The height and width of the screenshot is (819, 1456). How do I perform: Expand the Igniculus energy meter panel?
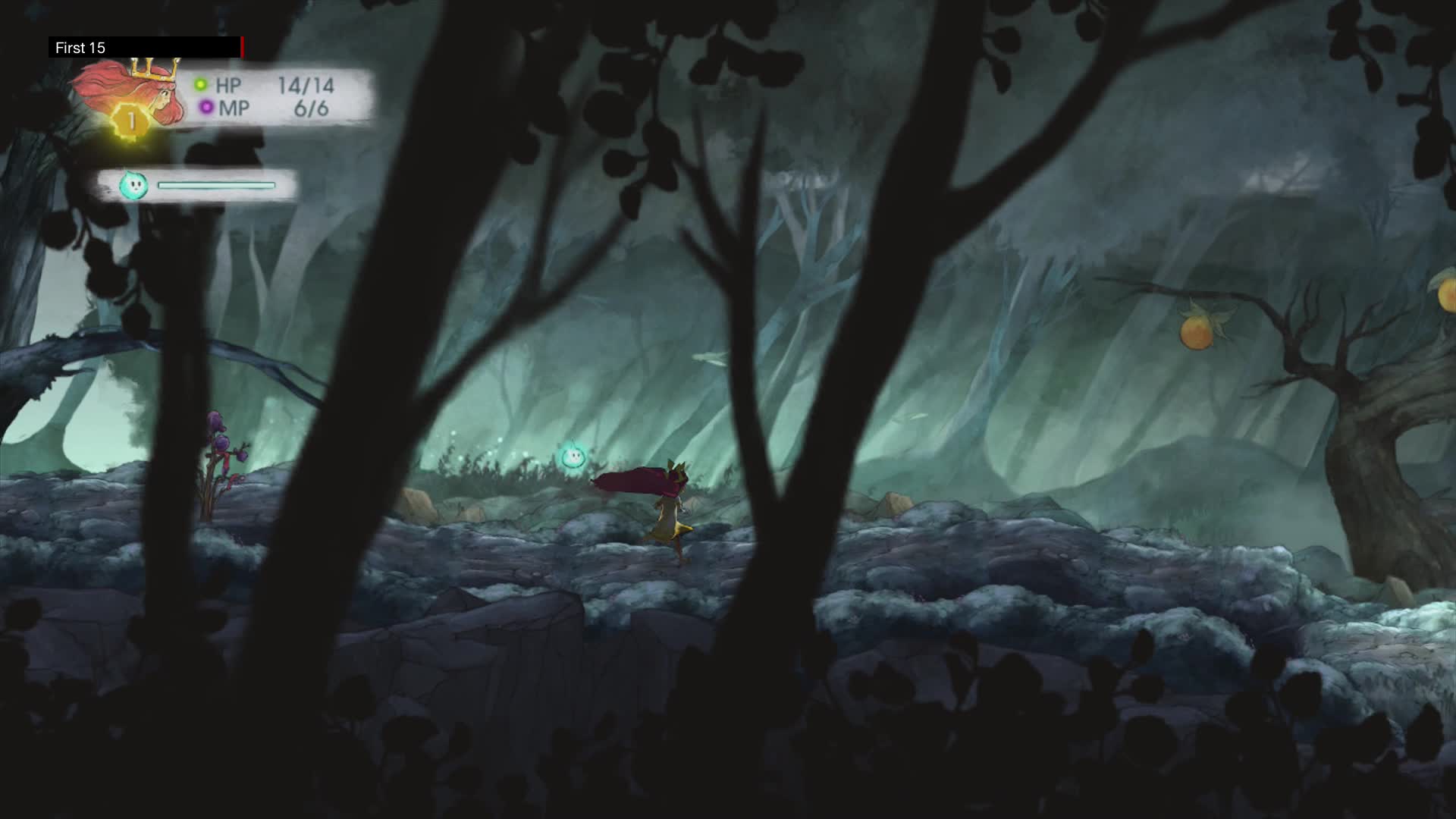[205, 184]
